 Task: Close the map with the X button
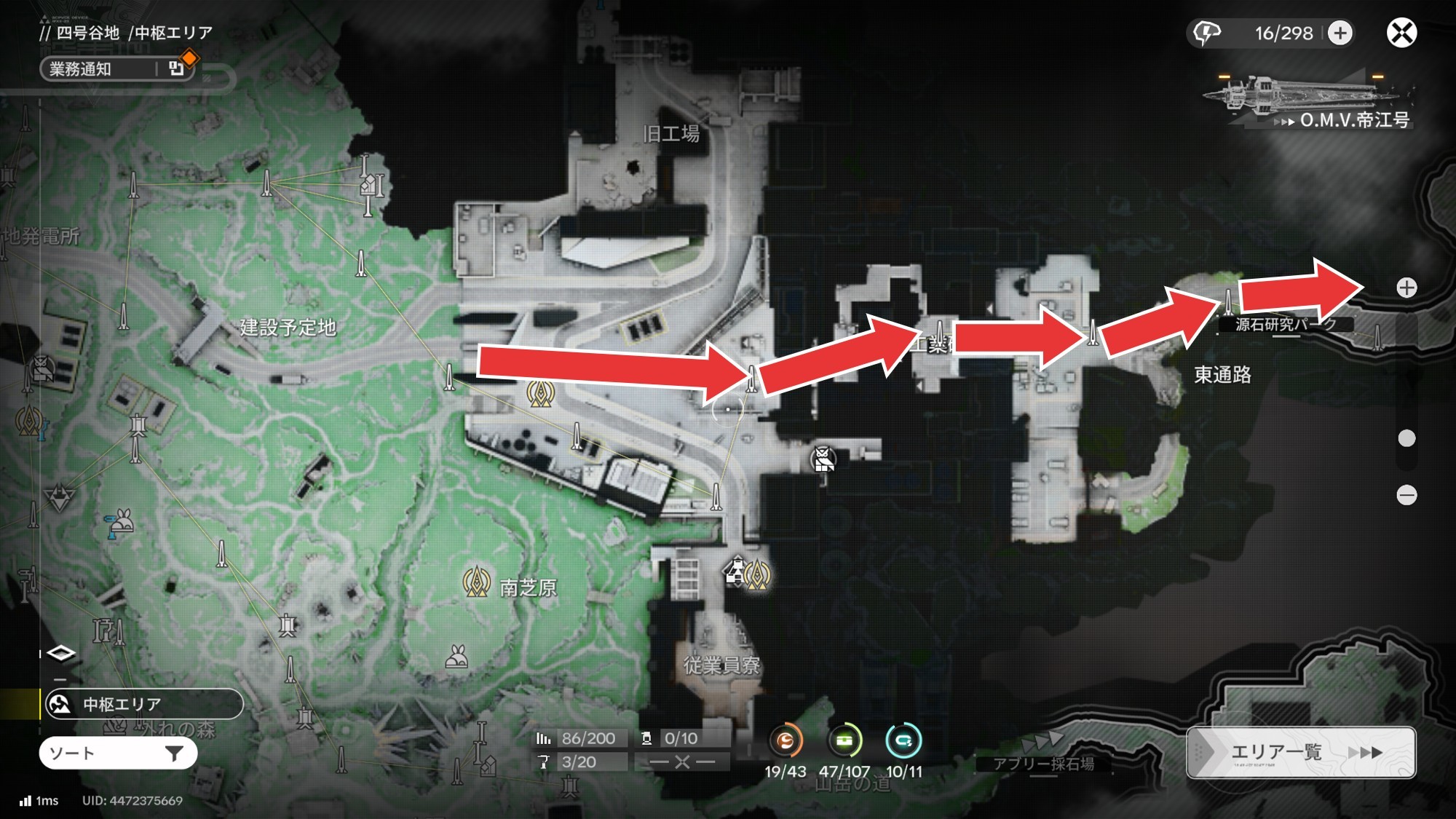1401,33
